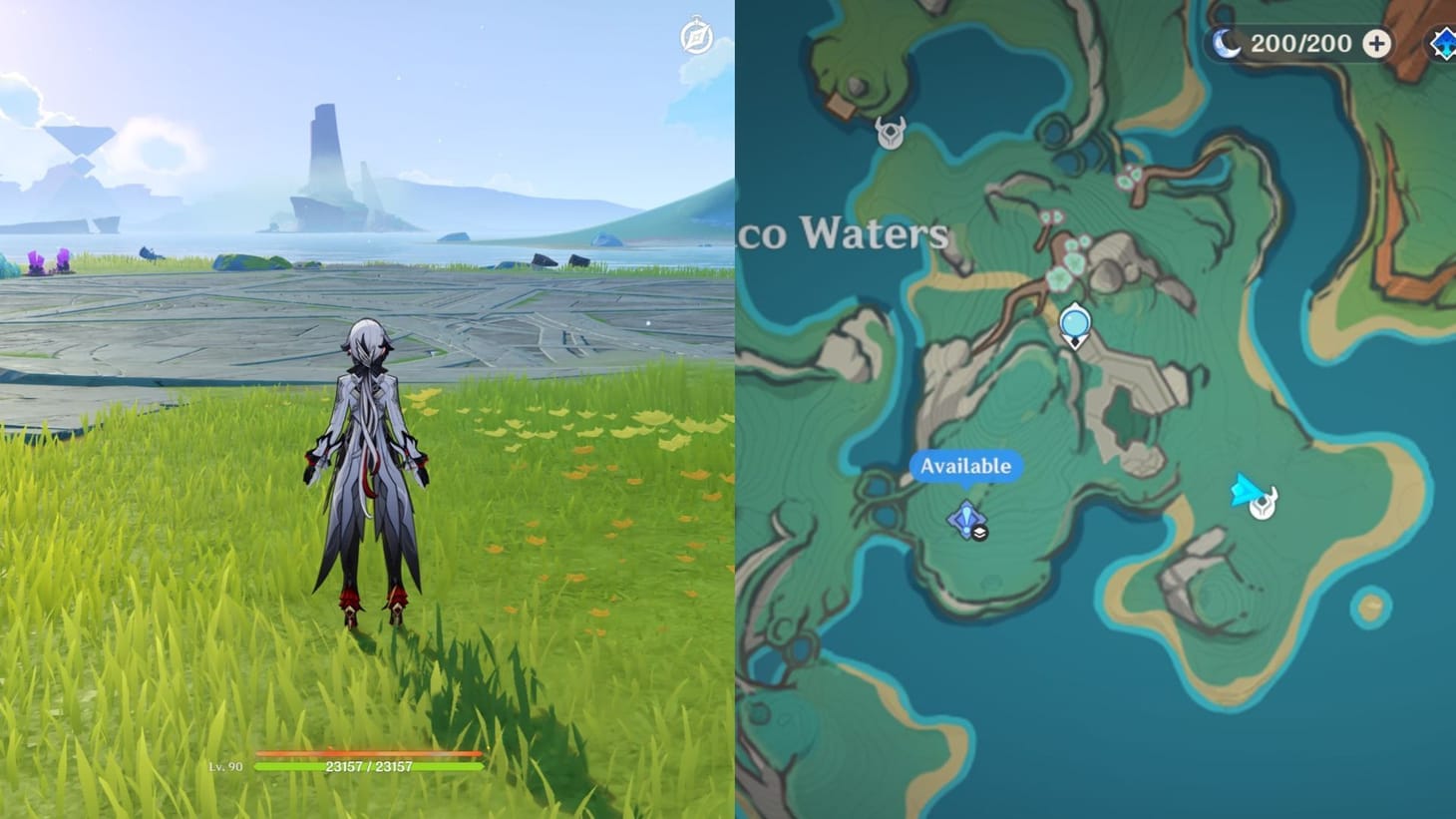Open Original Resin panel via moon icon
Viewport: 1456px width, 819px height.
[x=1226, y=44]
